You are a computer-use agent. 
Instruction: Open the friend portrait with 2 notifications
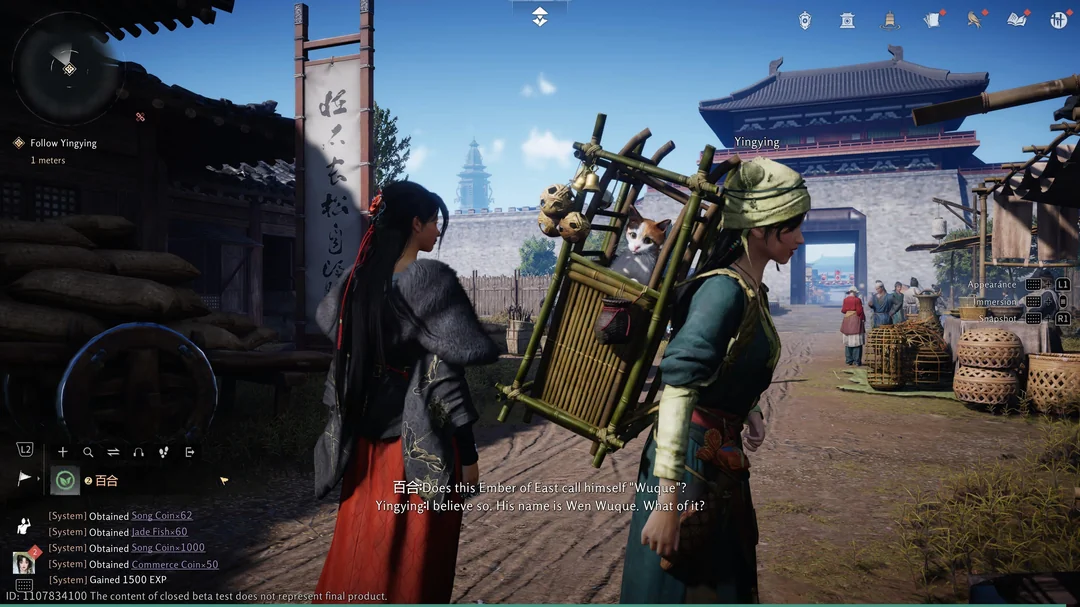tap(24, 562)
